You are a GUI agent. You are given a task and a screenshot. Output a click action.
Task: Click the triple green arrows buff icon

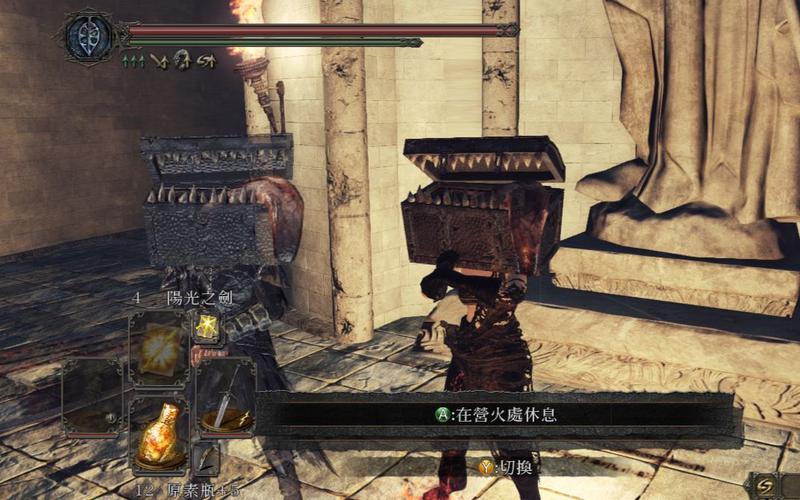[x=133, y=62]
